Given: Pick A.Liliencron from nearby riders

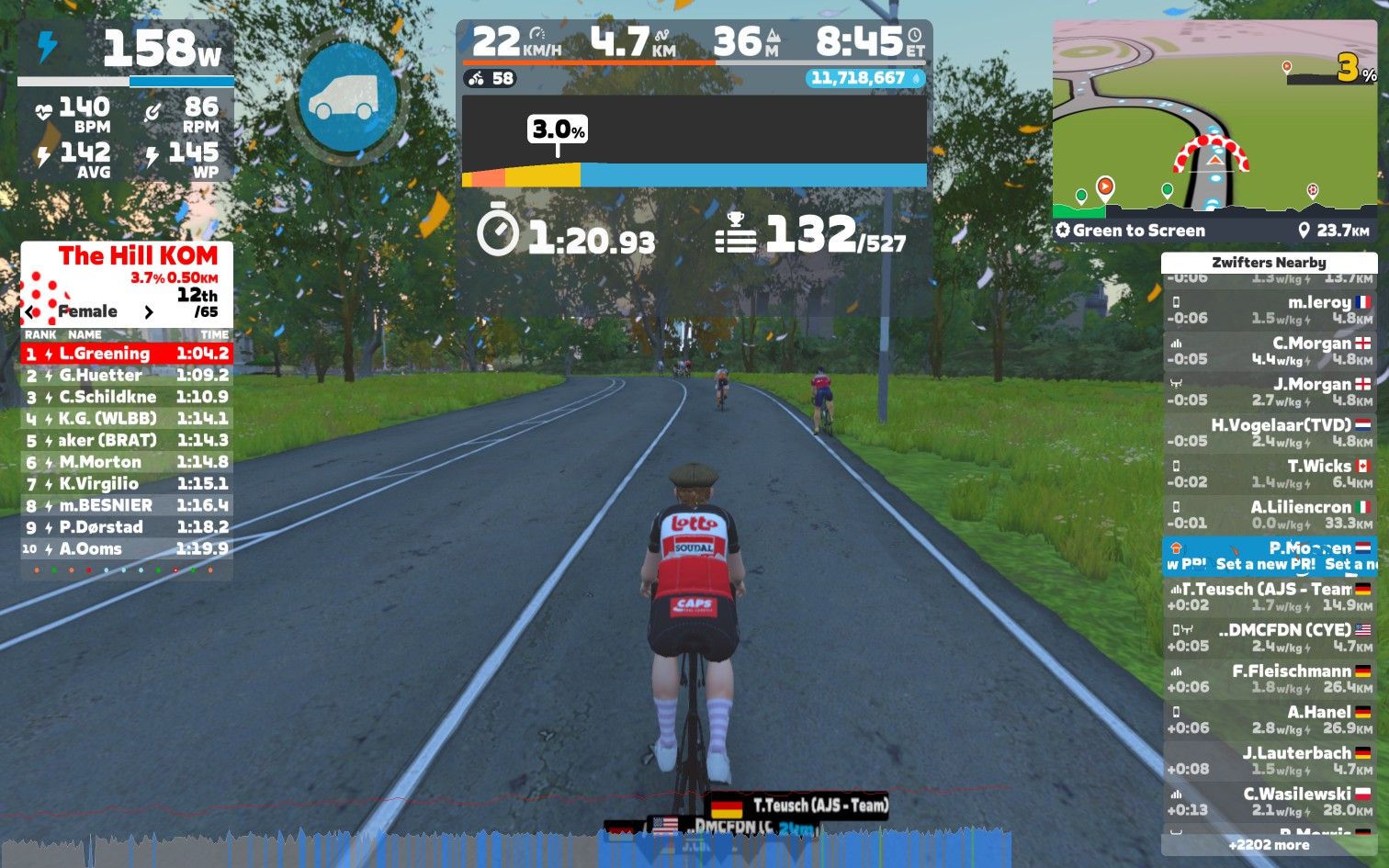Looking at the screenshot, I should (1270, 514).
